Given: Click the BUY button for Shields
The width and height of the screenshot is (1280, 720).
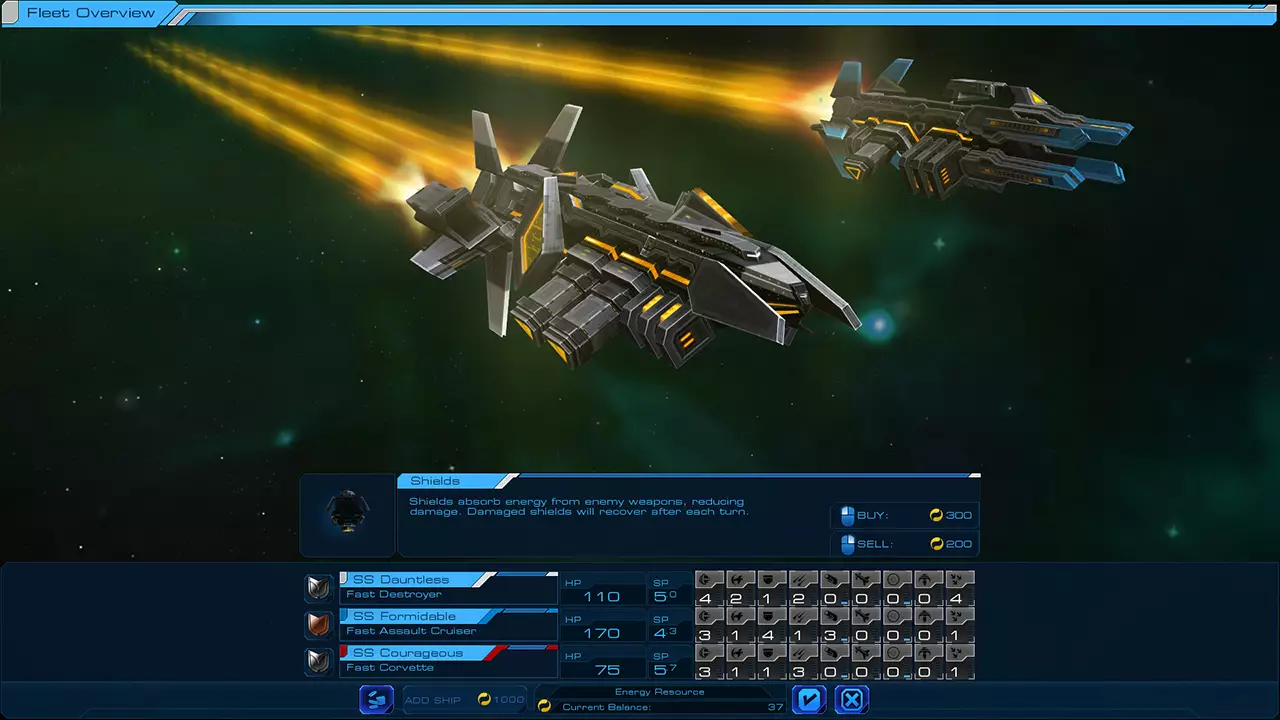Looking at the screenshot, I should coord(903,515).
